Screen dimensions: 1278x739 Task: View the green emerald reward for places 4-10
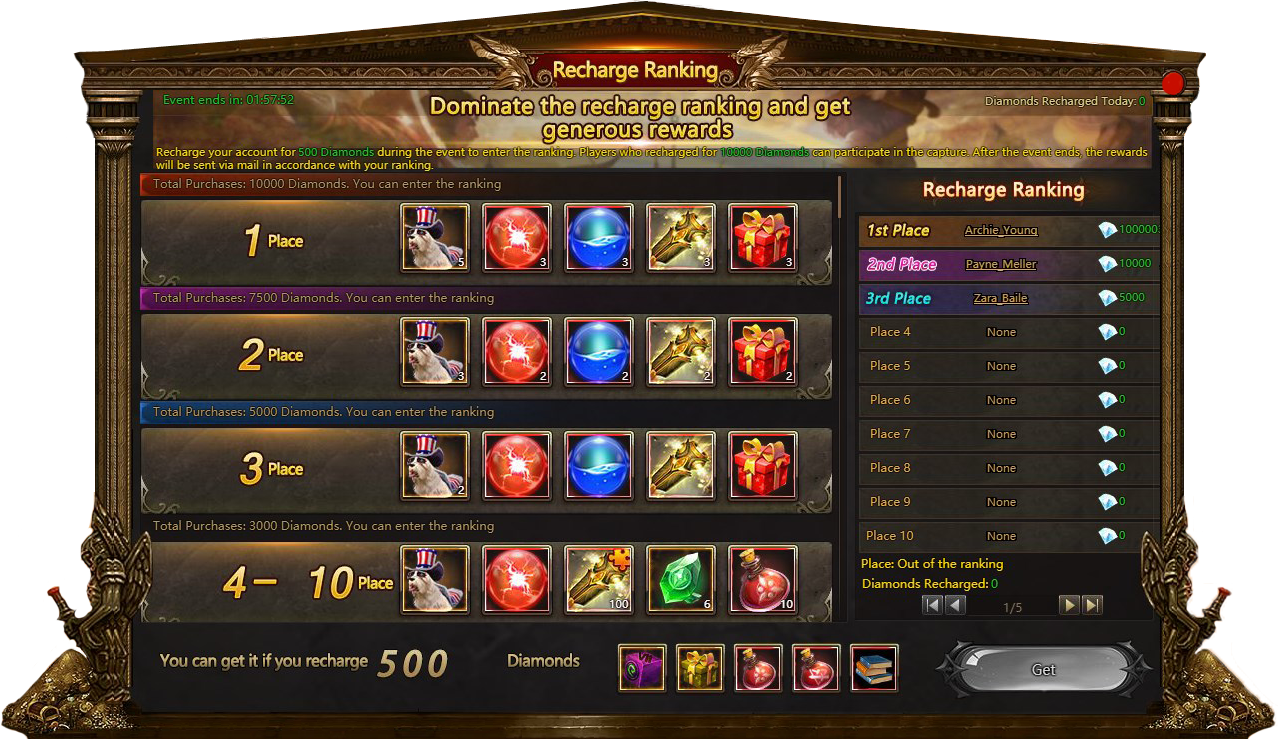(681, 580)
